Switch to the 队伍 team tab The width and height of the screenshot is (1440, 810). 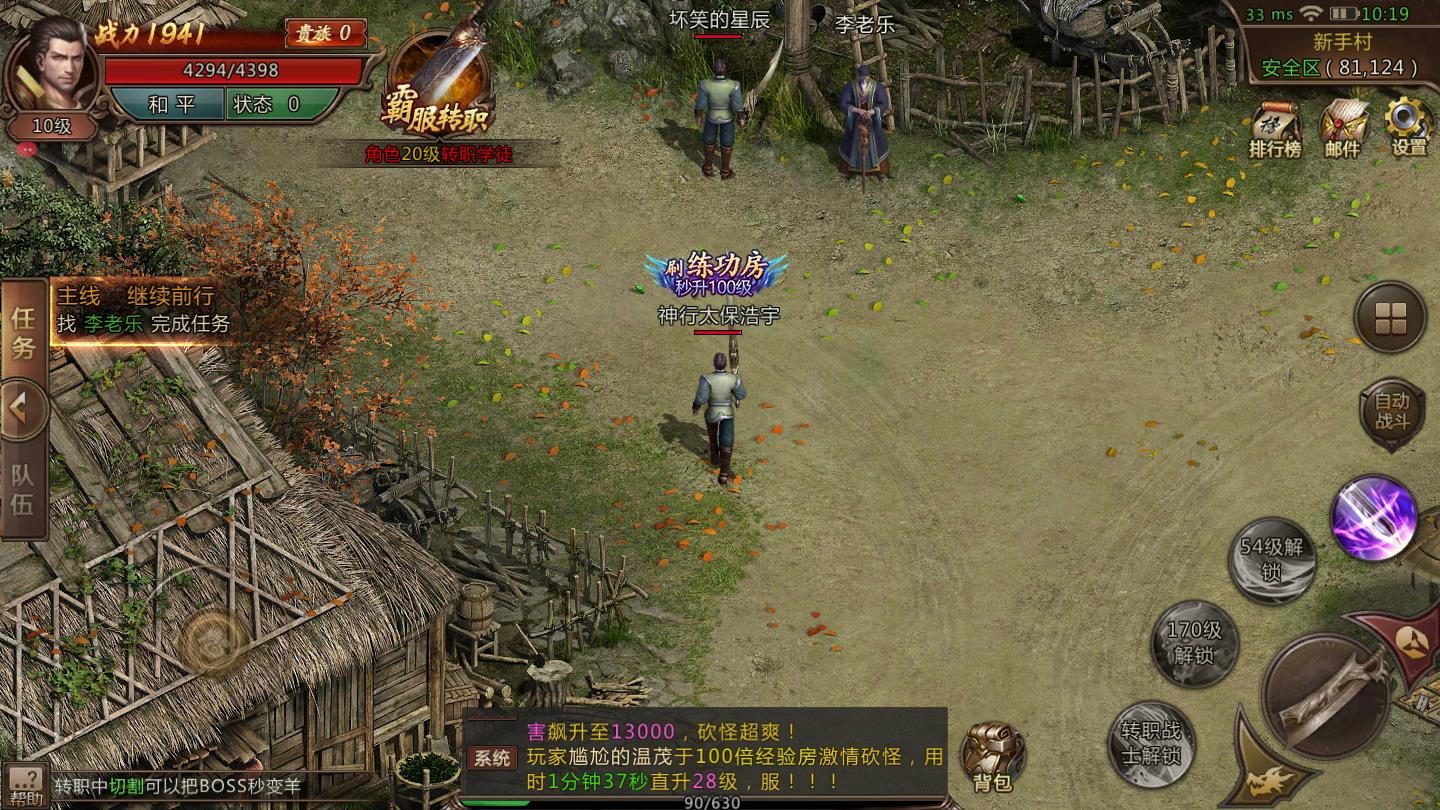click(23, 490)
